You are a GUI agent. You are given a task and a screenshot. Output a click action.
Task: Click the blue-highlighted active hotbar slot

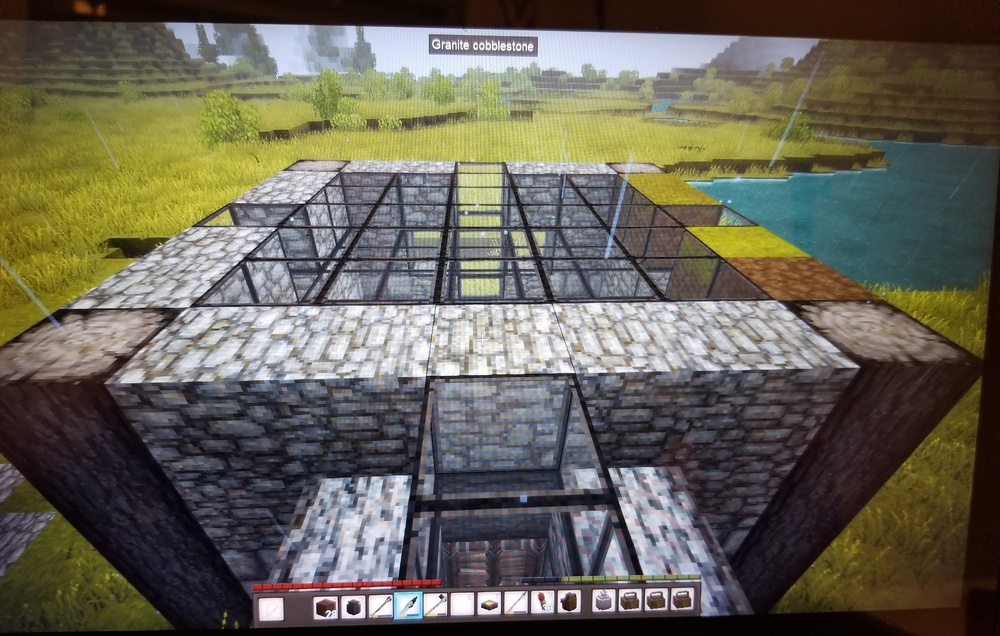click(x=407, y=604)
